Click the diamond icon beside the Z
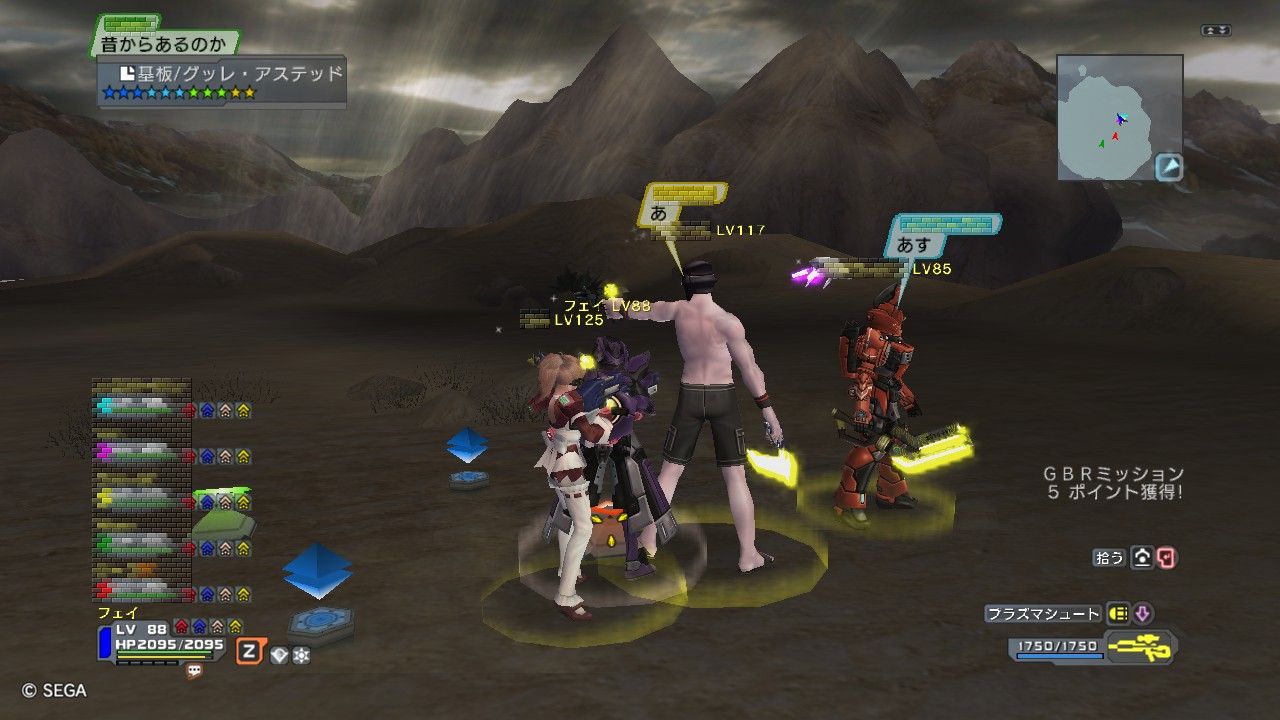This screenshot has width=1280, height=720. (x=279, y=655)
